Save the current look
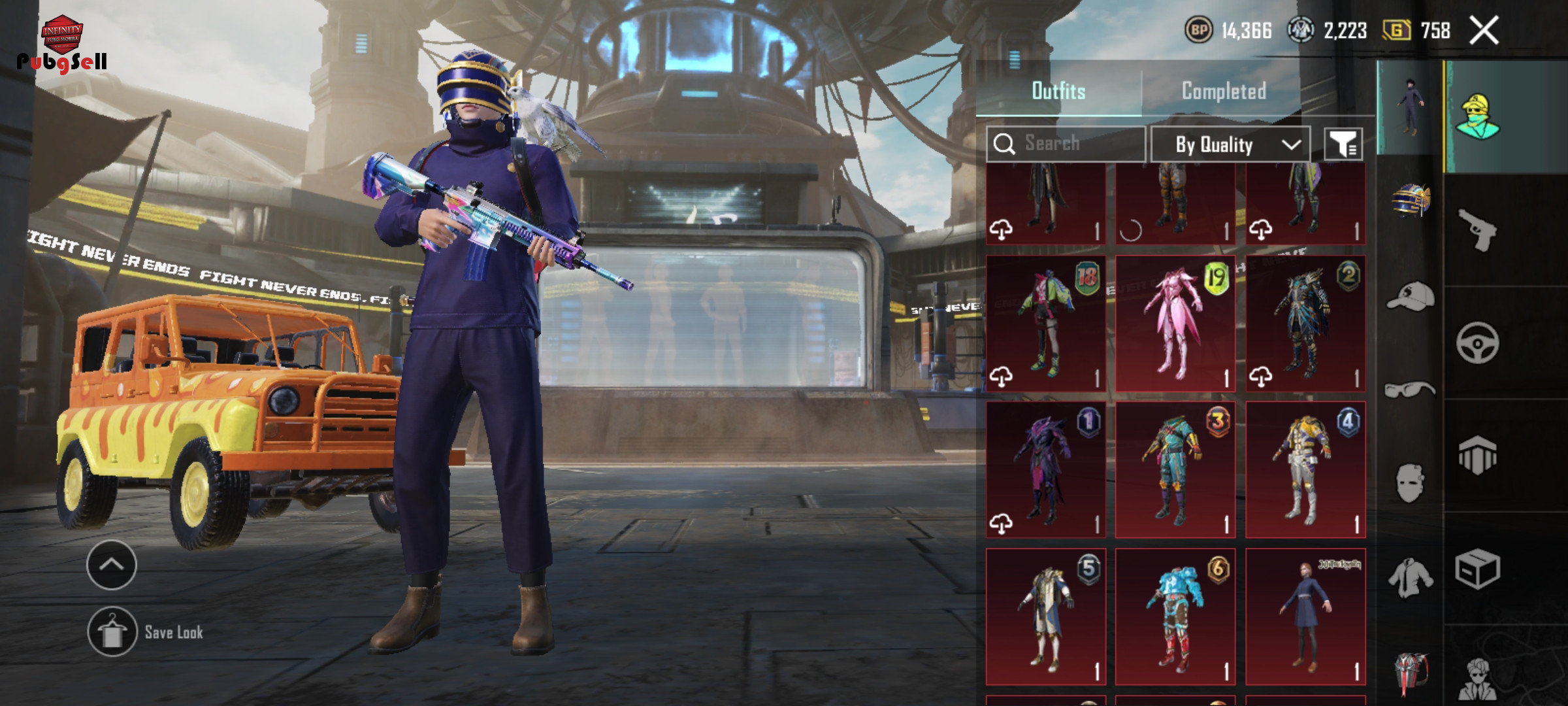The image size is (1568, 706). tap(112, 631)
